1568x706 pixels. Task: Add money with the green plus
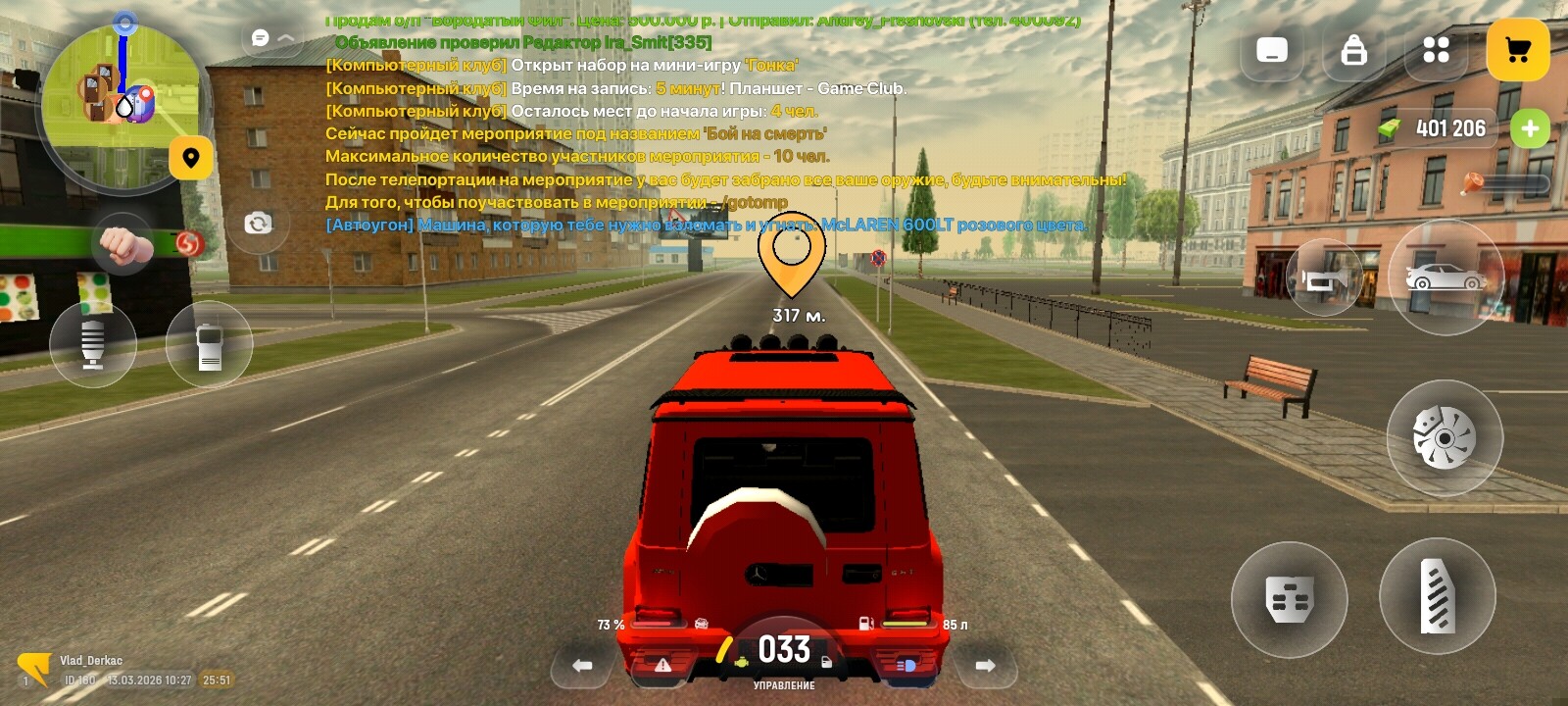click(1530, 128)
